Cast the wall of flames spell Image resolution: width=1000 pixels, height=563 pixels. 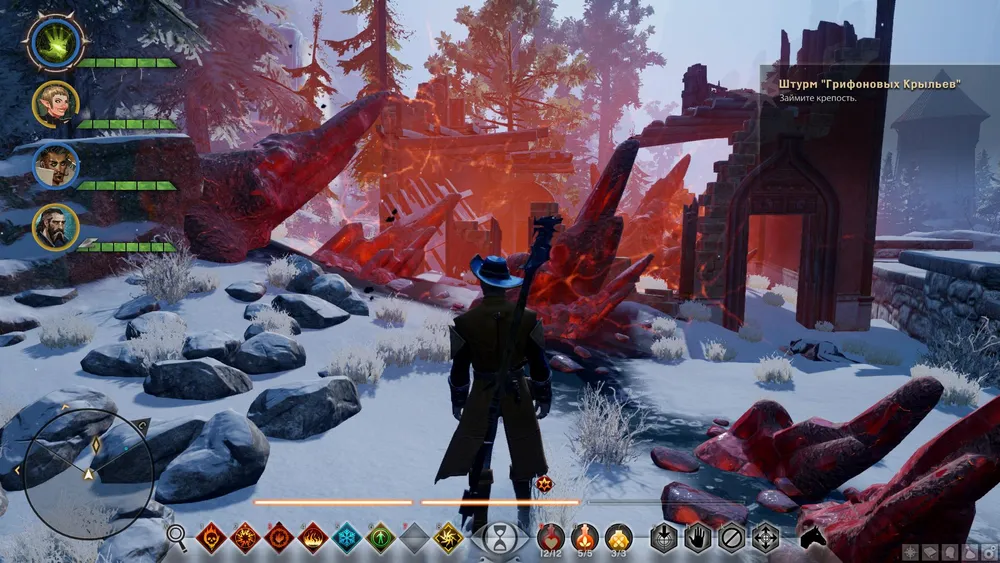(313, 538)
